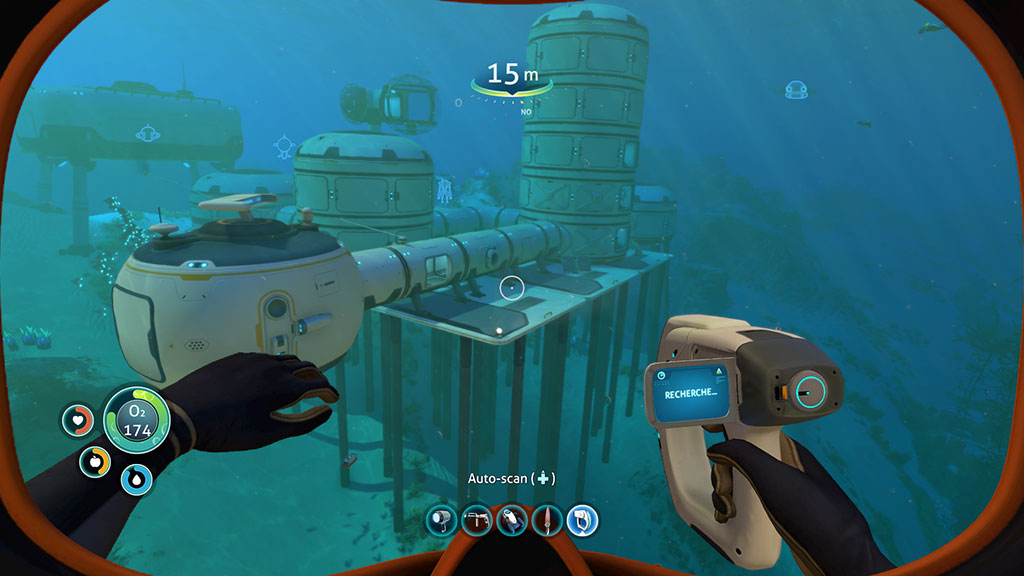Screen dimensions: 1024x576
Task: Select the flashlight hotbar slot
Action: pyautogui.click(x=441, y=519)
